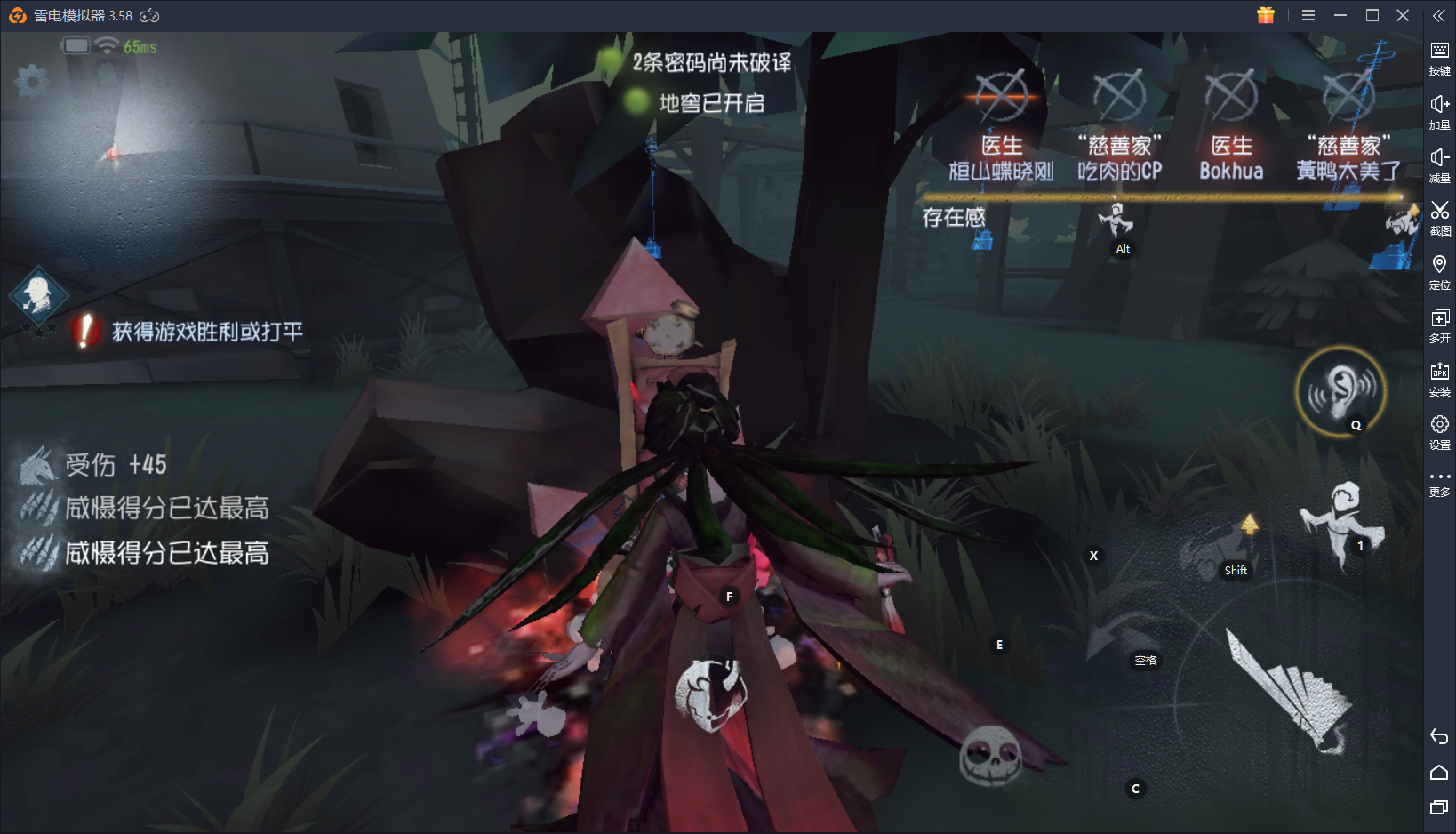The height and width of the screenshot is (834, 1456).
Task: Open the 定位 location tool
Action: pos(1440,271)
